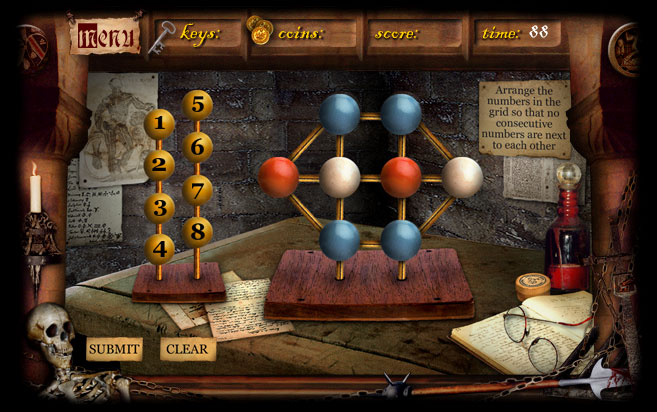Click the gold ball numbered 4
The image size is (657, 412).
pos(159,249)
